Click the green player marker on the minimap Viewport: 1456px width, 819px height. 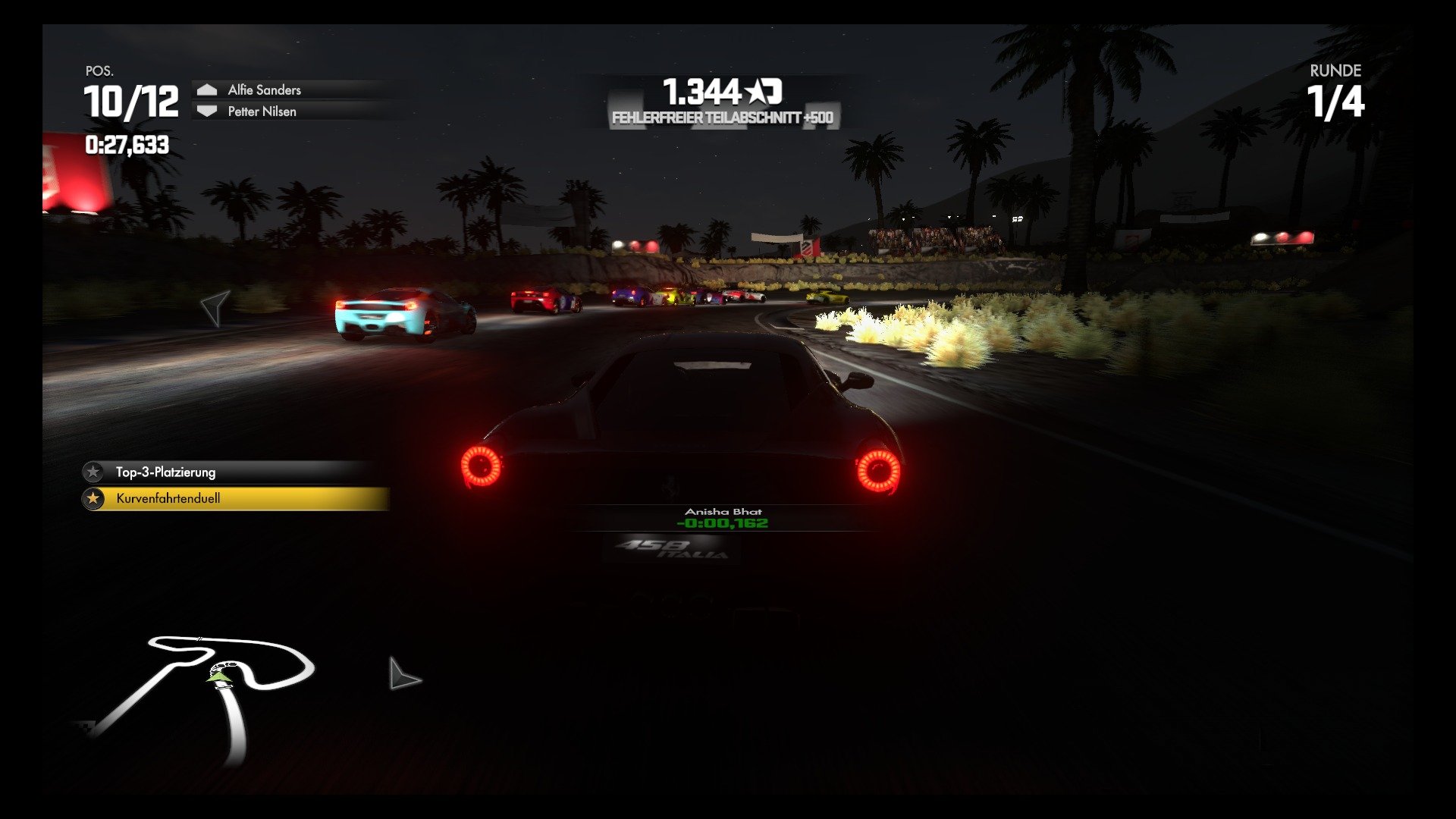pos(220,677)
